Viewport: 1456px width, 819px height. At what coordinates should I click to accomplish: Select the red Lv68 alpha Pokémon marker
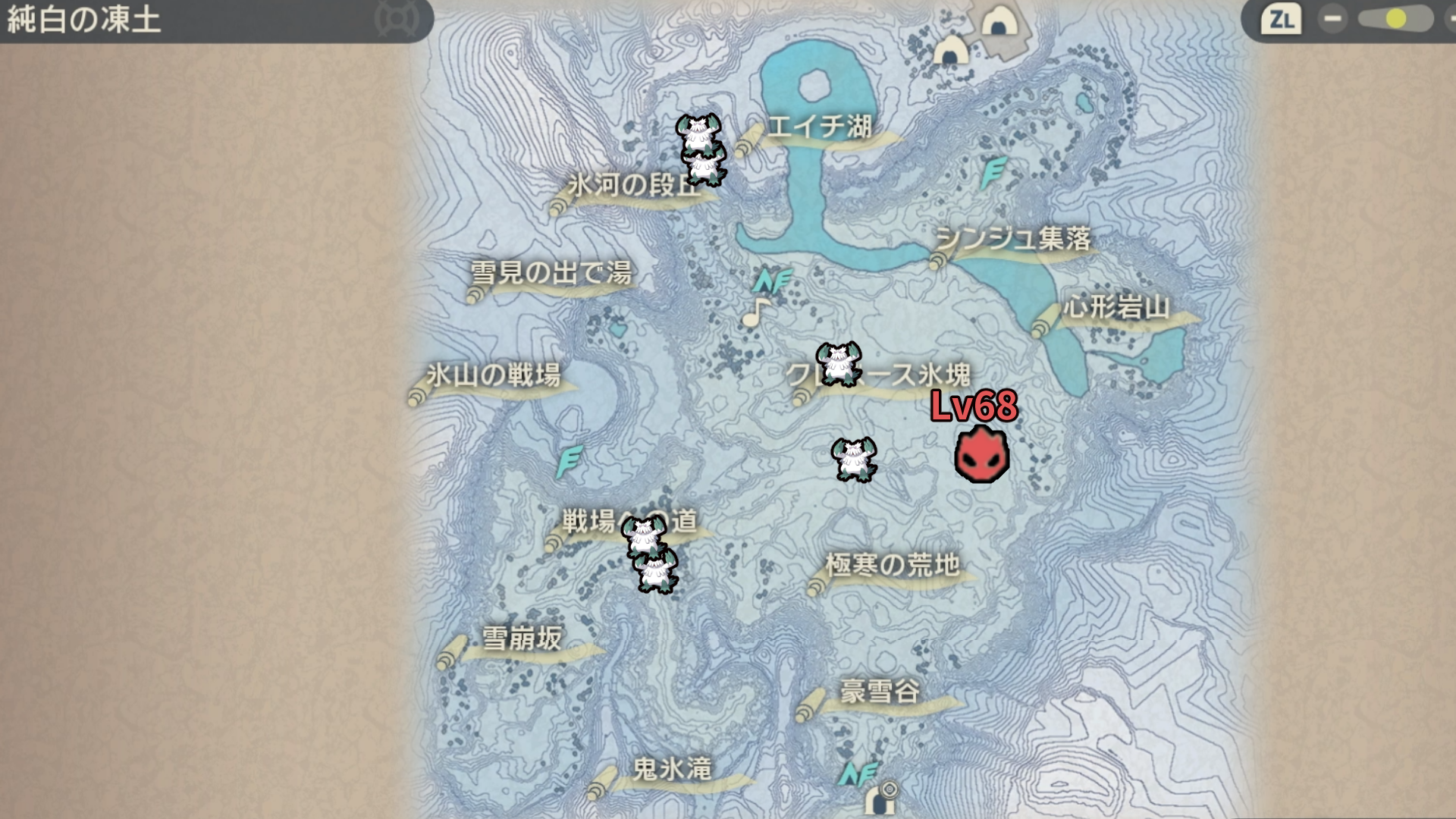tap(981, 455)
